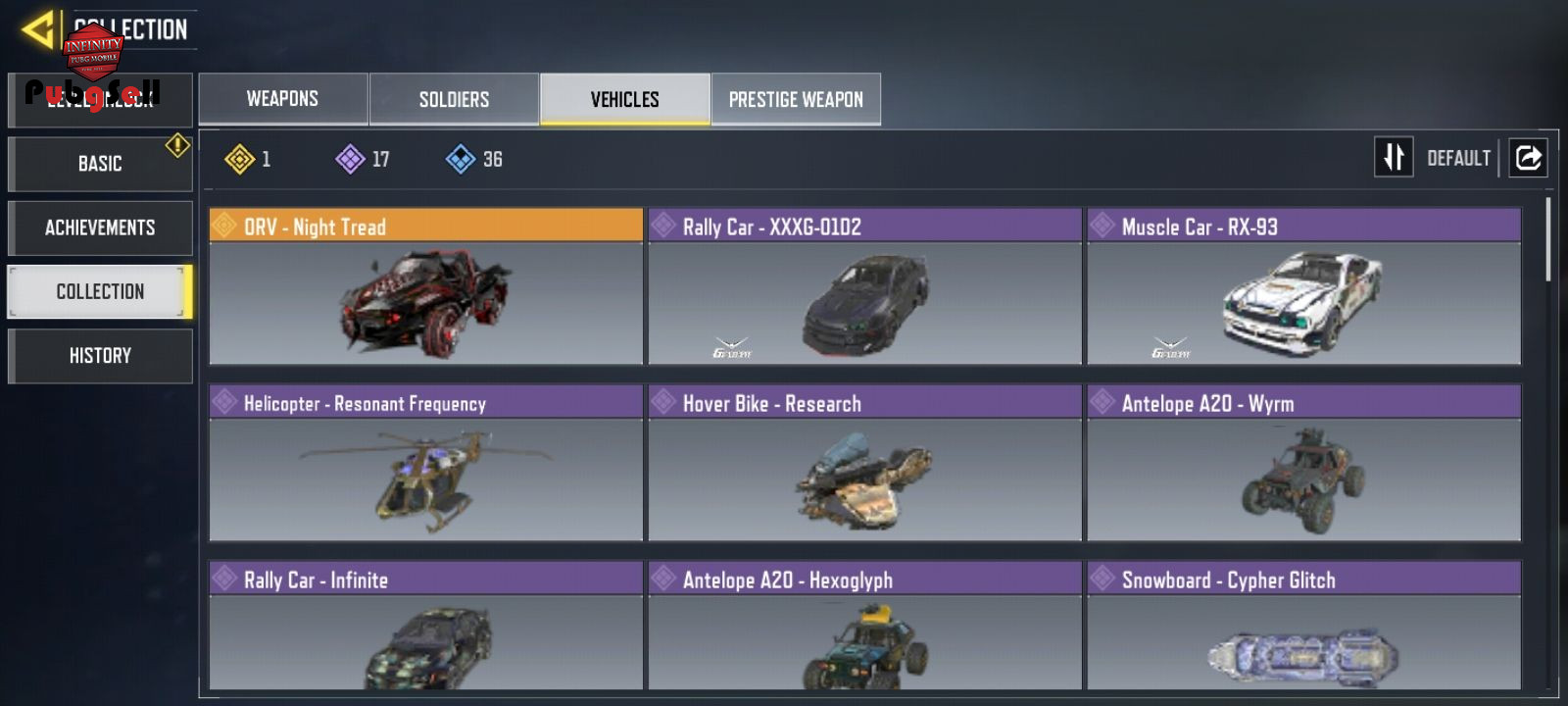1568x706 pixels.
Task: Select the Collection side menu entry
Action: pyautogui.click(x=100, y=291)
